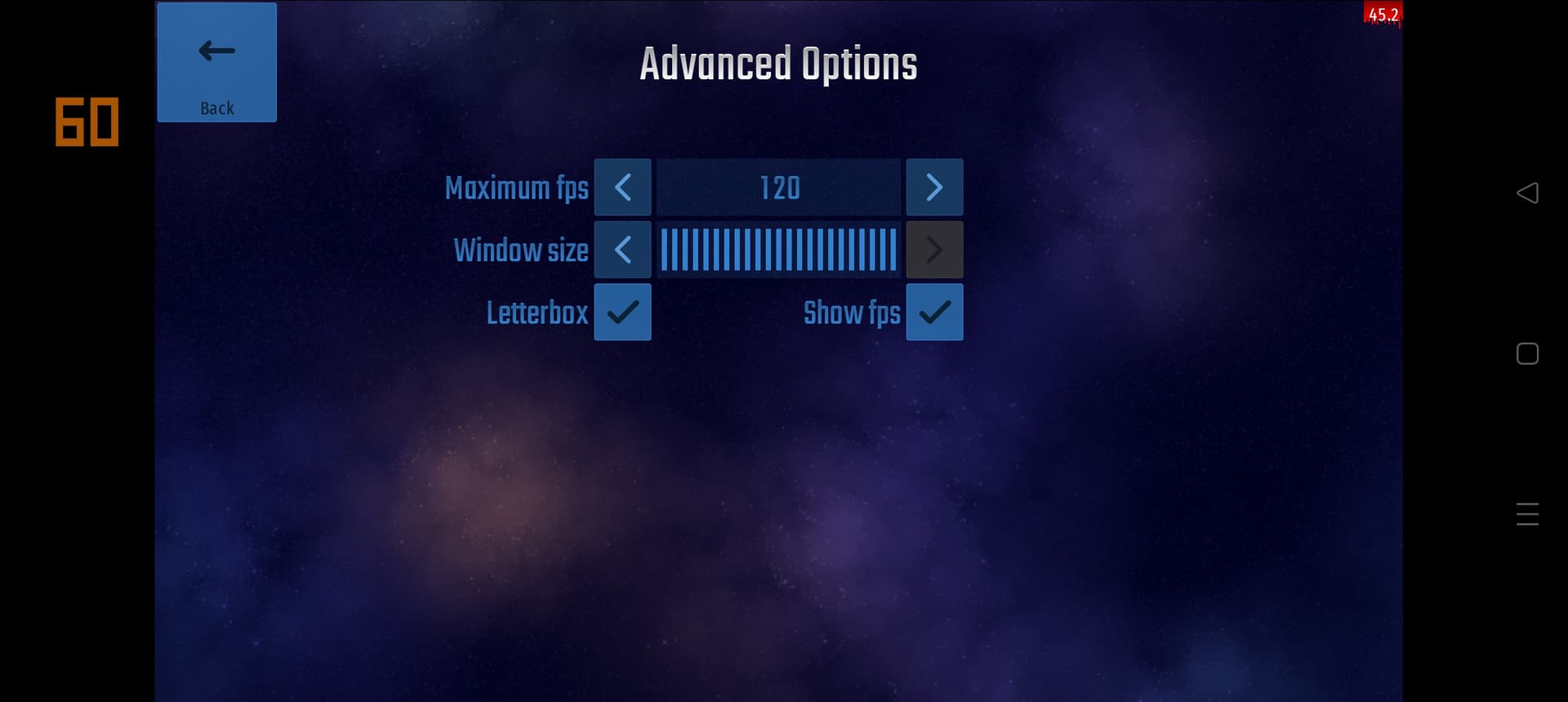Uncheck the Show fps option
Screen dimensions: 1568x702
click(x=934, y=312)
